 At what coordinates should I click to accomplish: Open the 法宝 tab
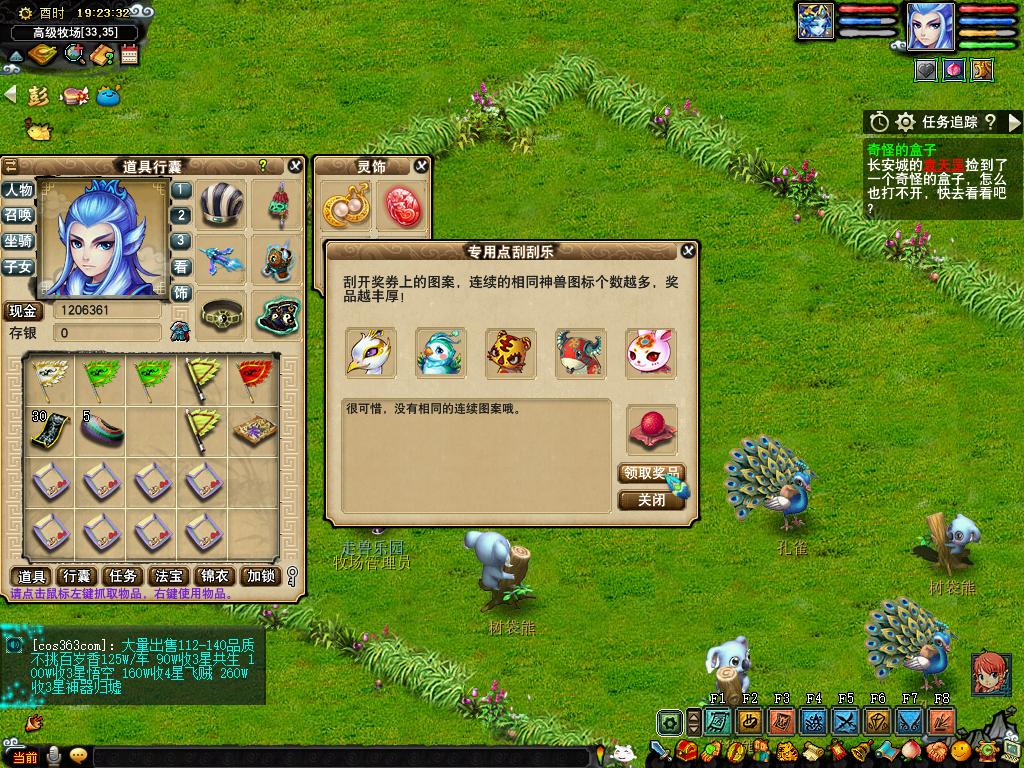(168, 576)
